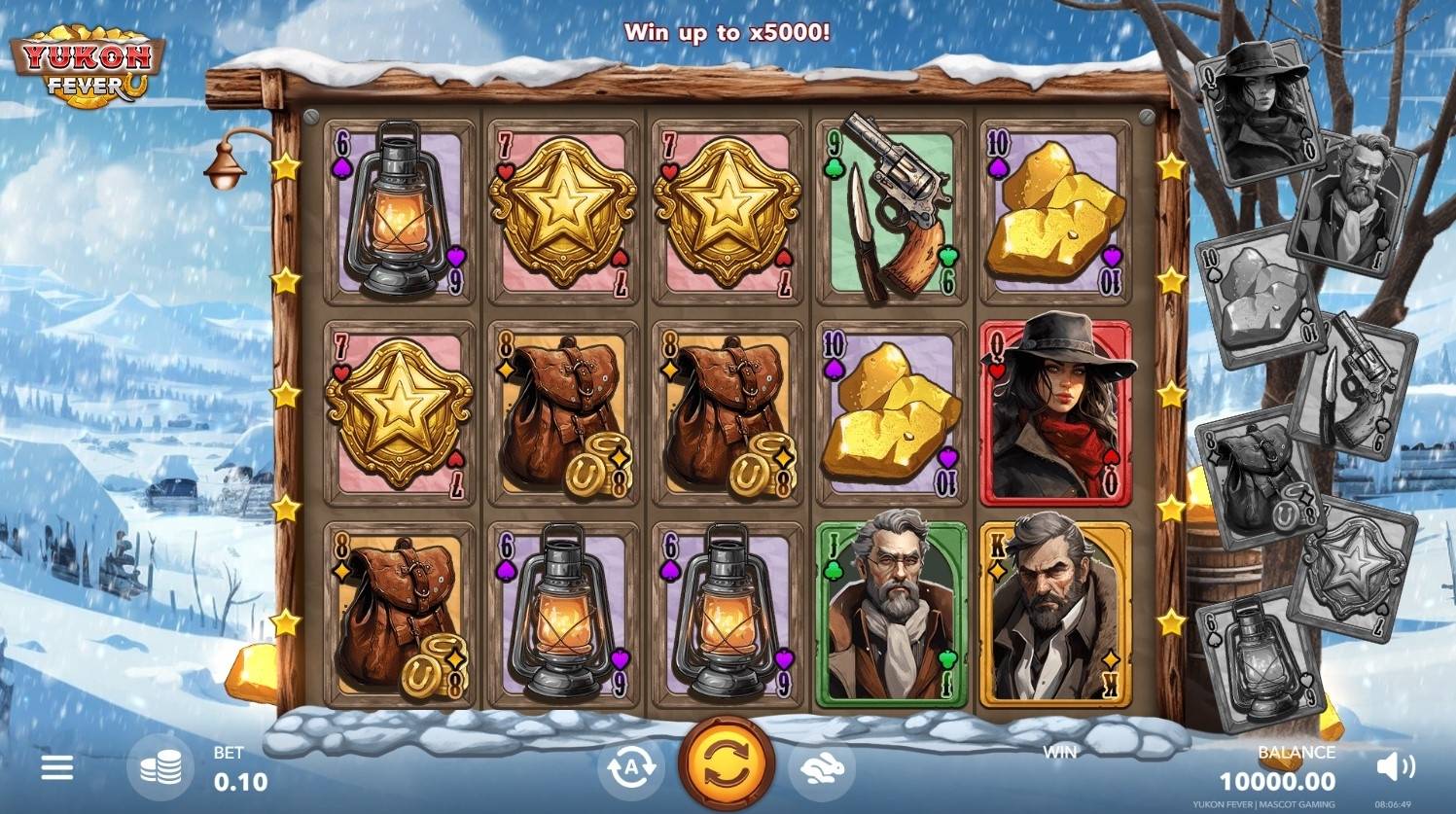Open the bet coin stack selector
1456x814 pixels.
160,768
